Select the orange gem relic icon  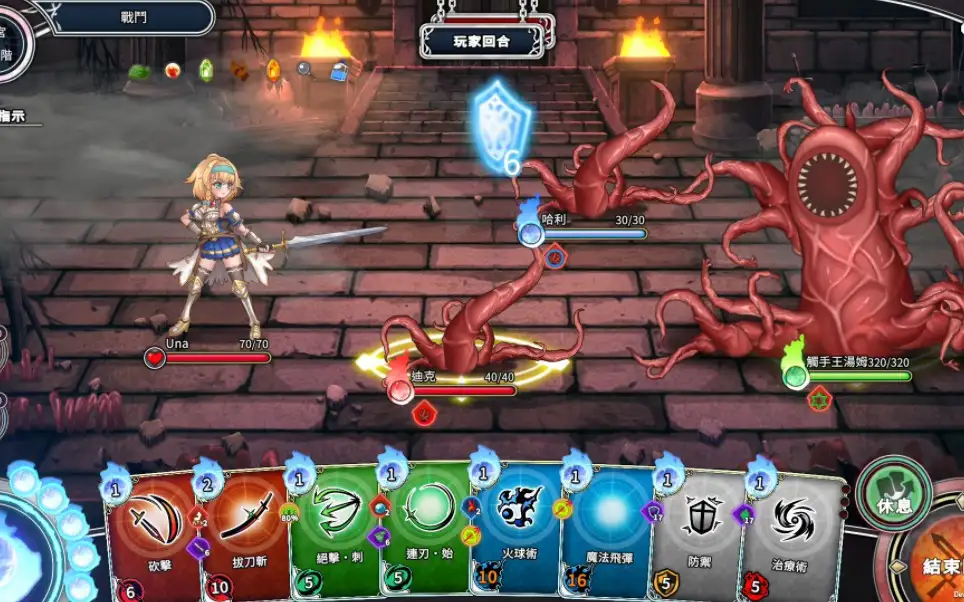coord(273,69)
